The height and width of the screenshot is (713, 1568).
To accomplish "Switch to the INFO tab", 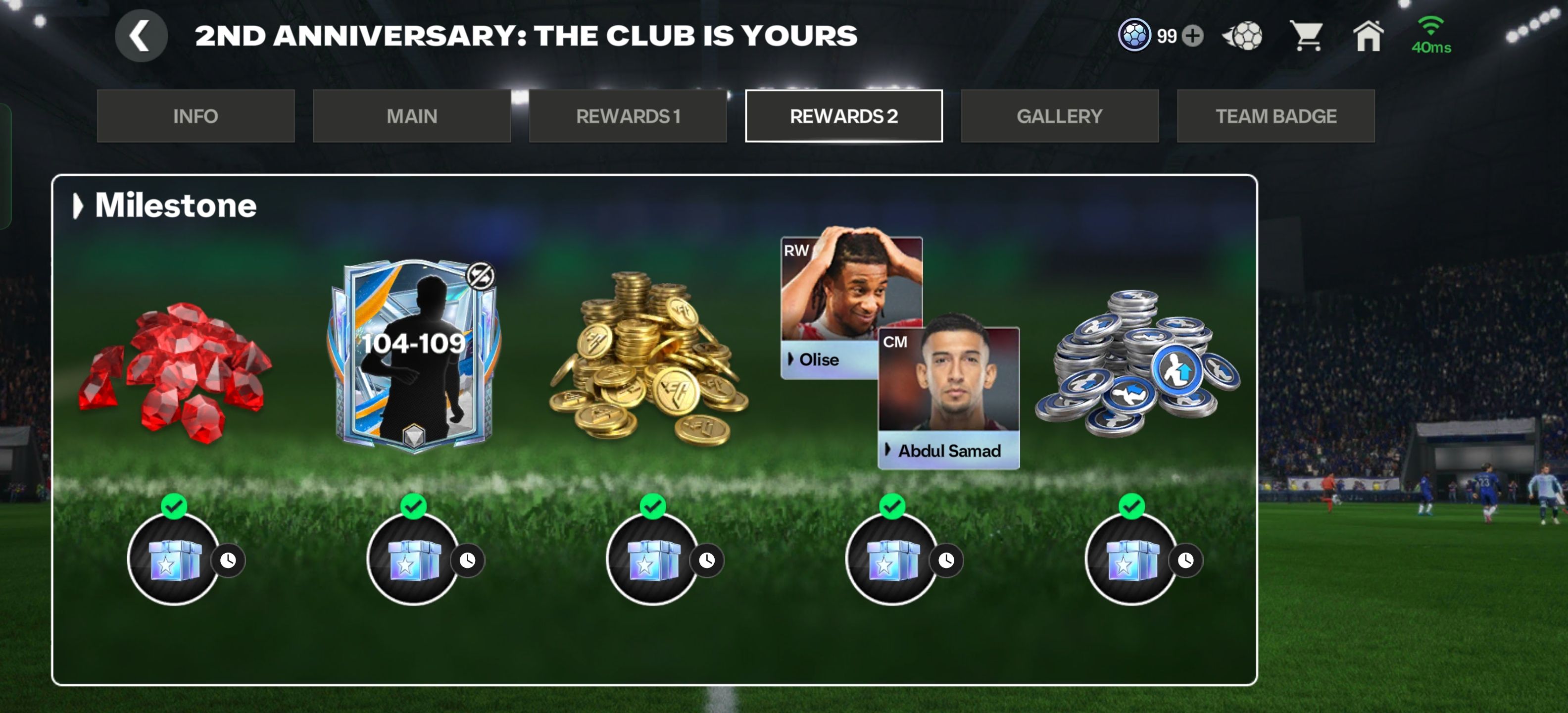I will click(x=196, y=116).
